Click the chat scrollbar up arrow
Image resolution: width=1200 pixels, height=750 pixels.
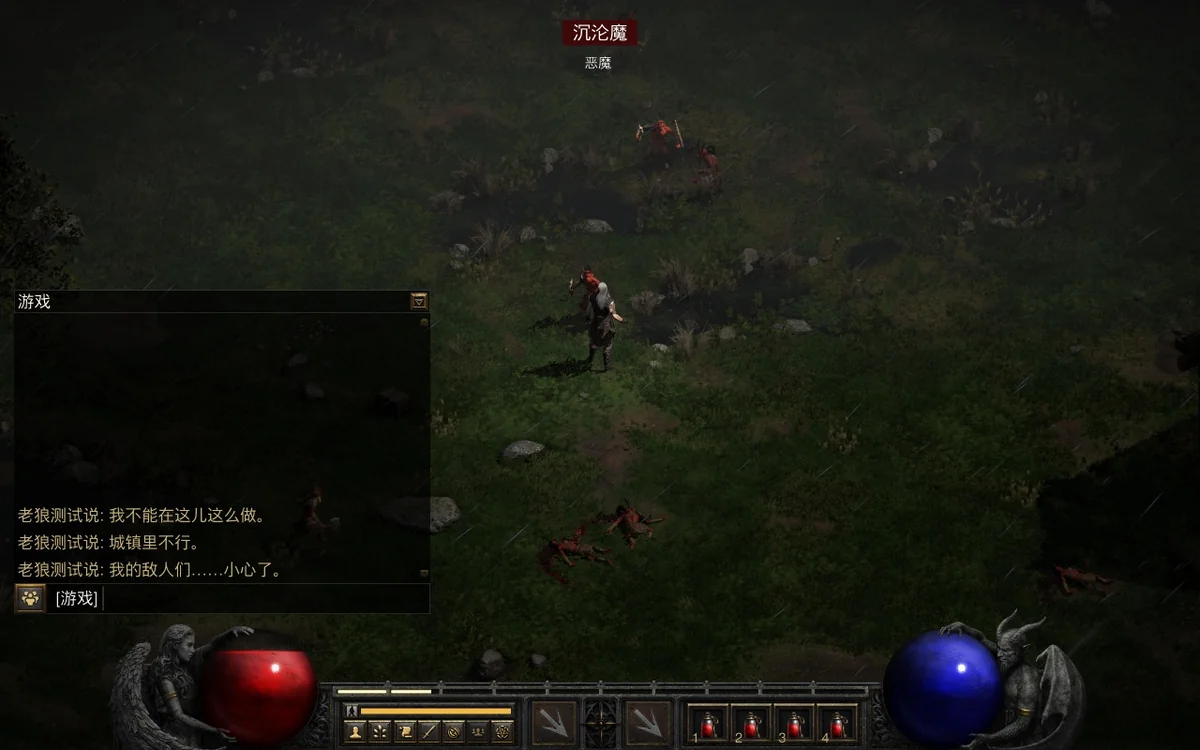424,322
